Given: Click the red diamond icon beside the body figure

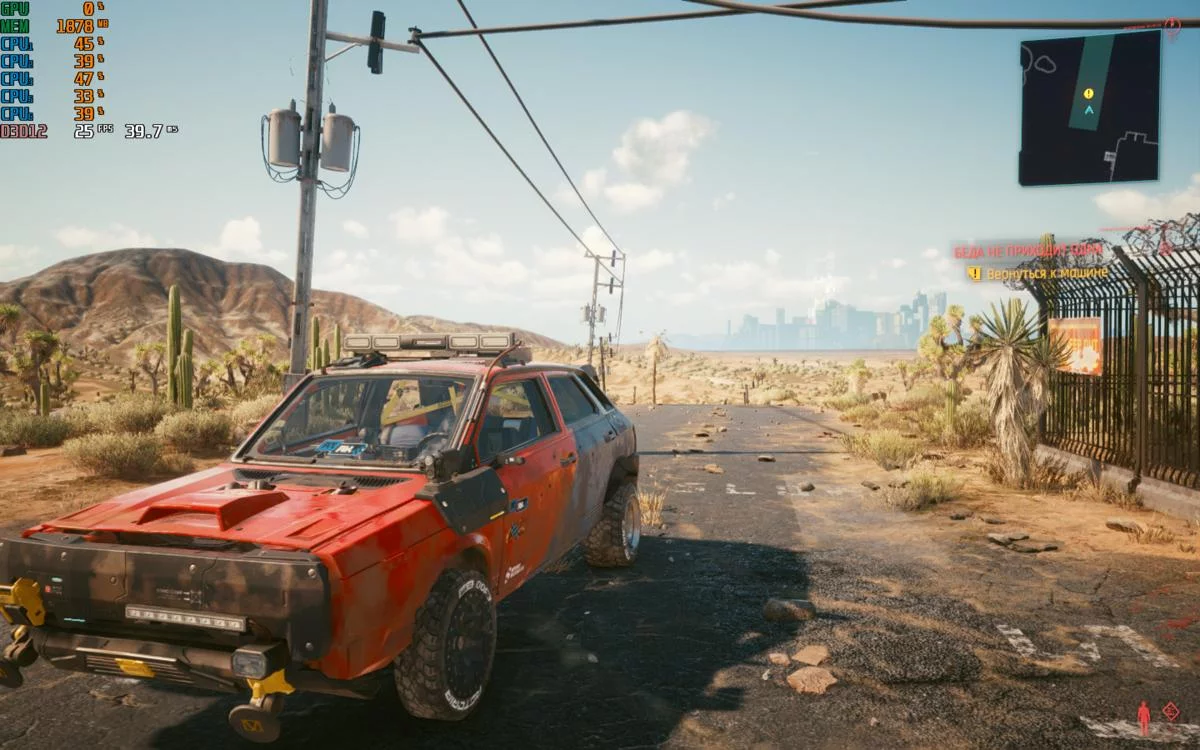Looking at the screenshot, I should [x=1171, y=711].
